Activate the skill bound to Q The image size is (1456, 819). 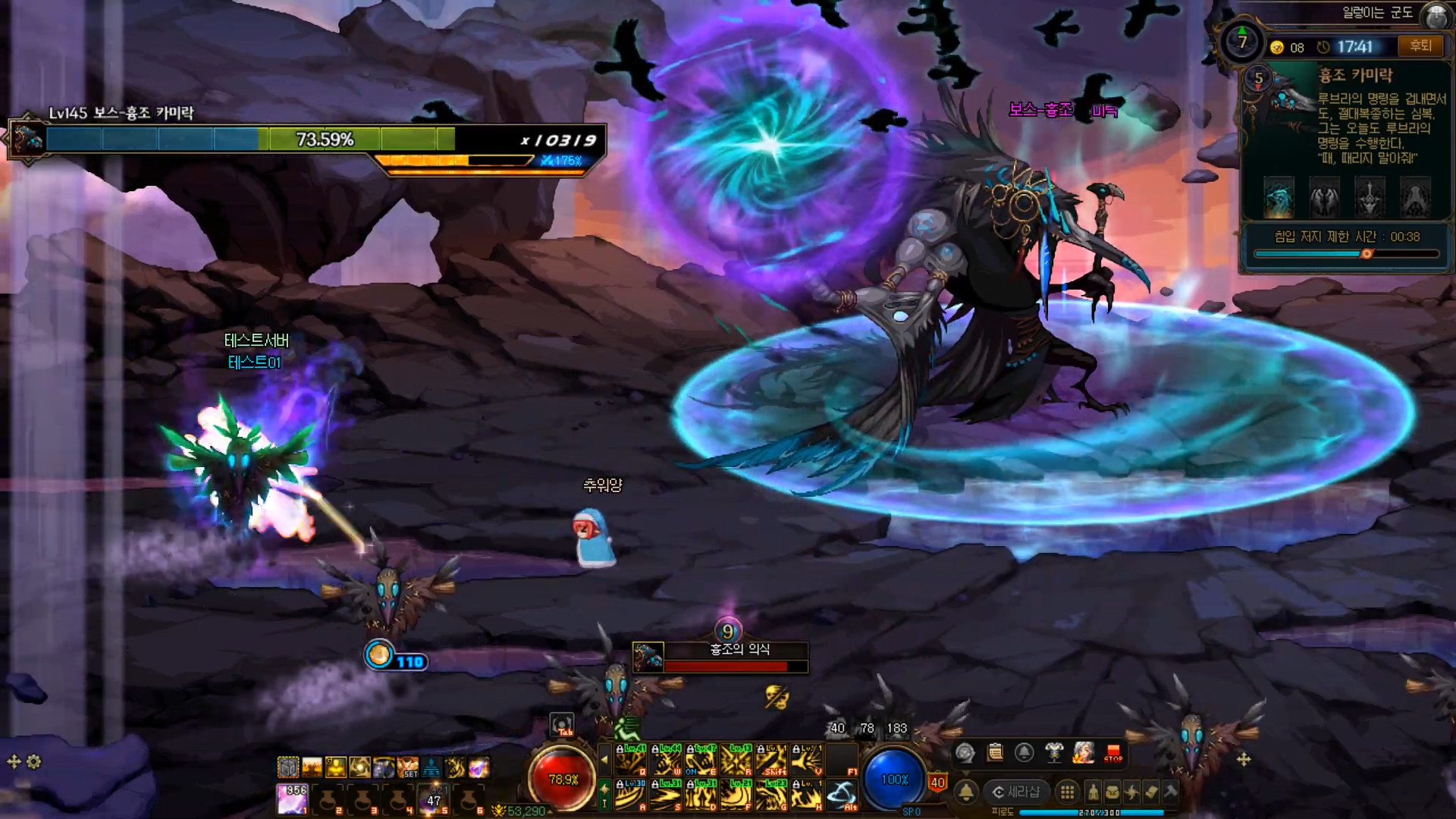click(631, 758)
